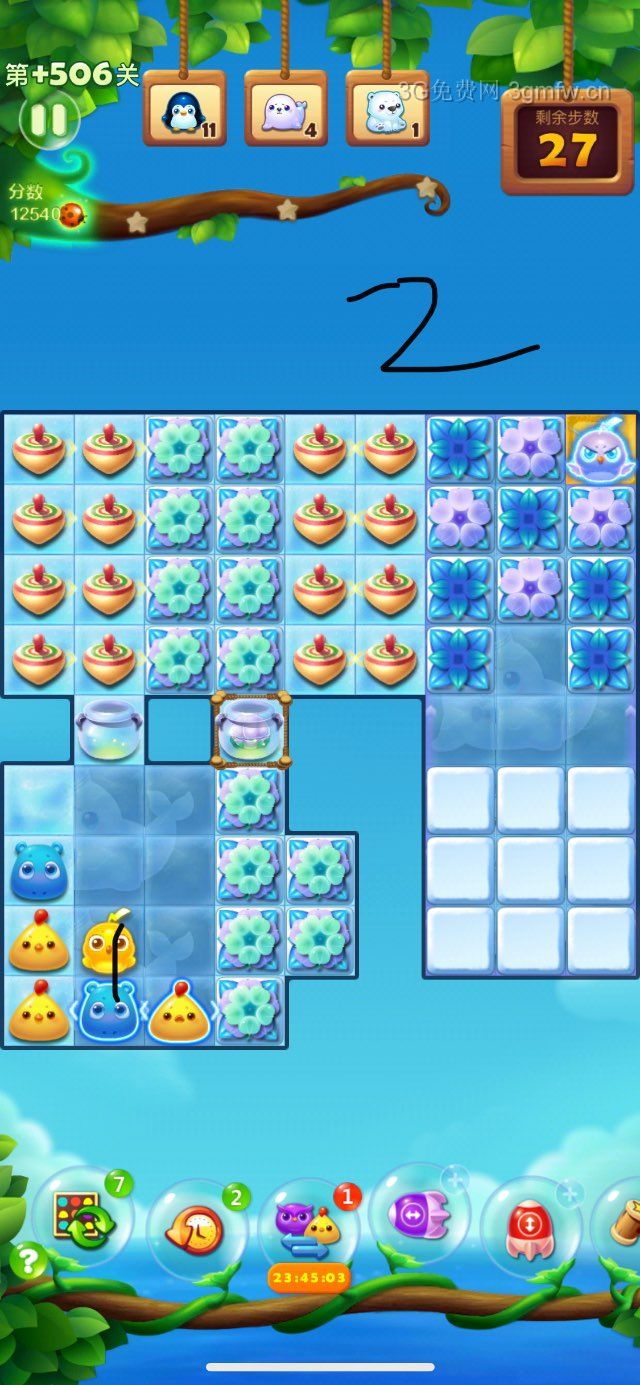The width and height of the screenshot is (640, 1385).
Task: Select the glowing yellow chick tile
Action: tap(179, 1012)
